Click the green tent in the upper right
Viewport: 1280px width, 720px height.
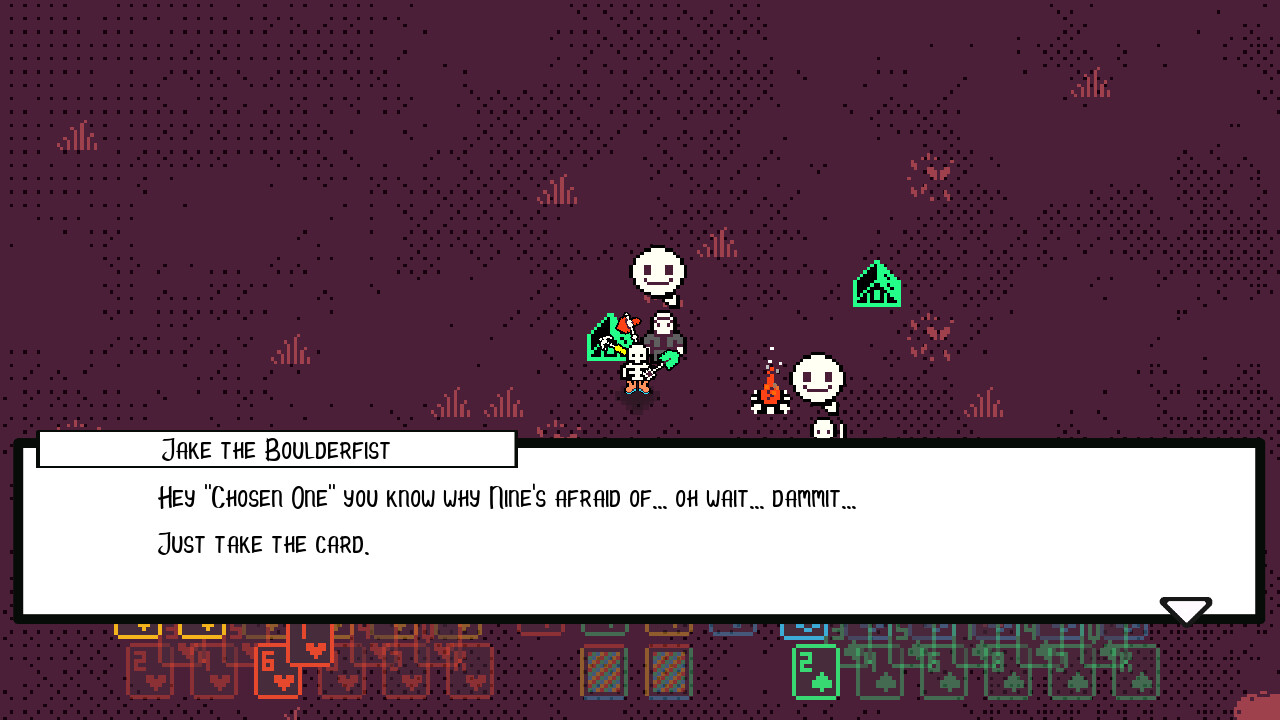[x=877, y=283]
